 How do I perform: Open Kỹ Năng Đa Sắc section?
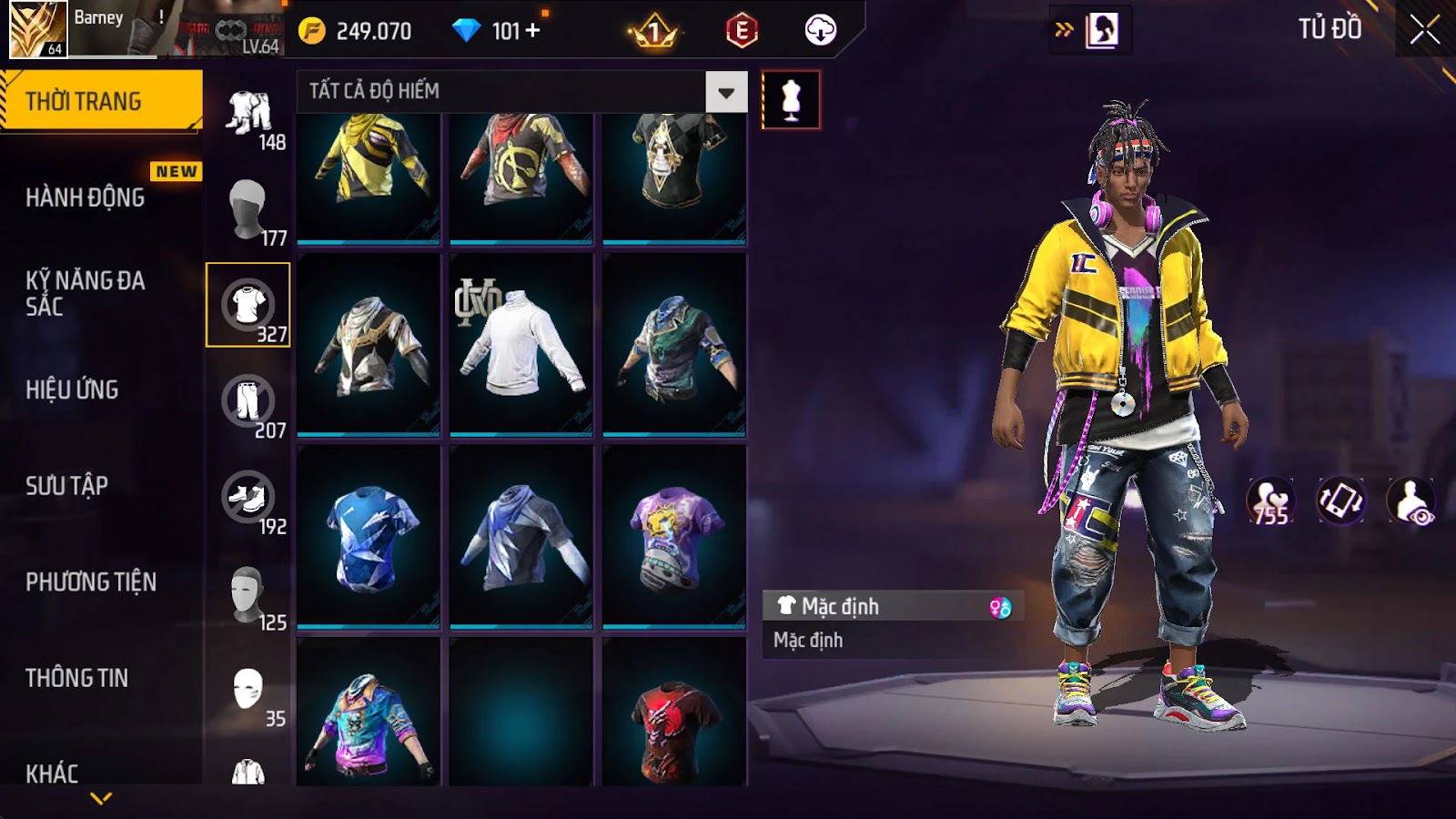86,293
